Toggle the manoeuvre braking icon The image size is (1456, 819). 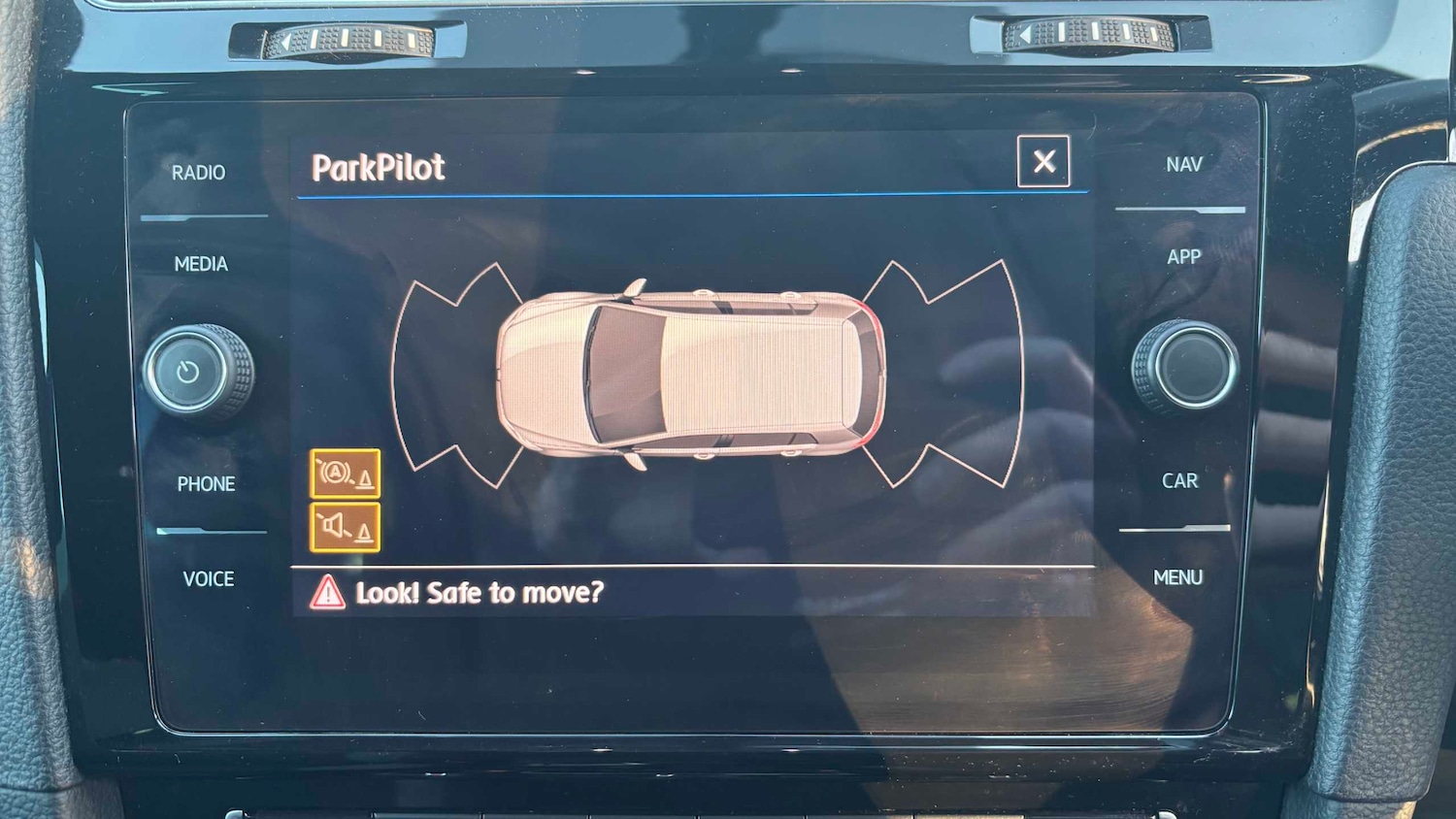(345, 474)
